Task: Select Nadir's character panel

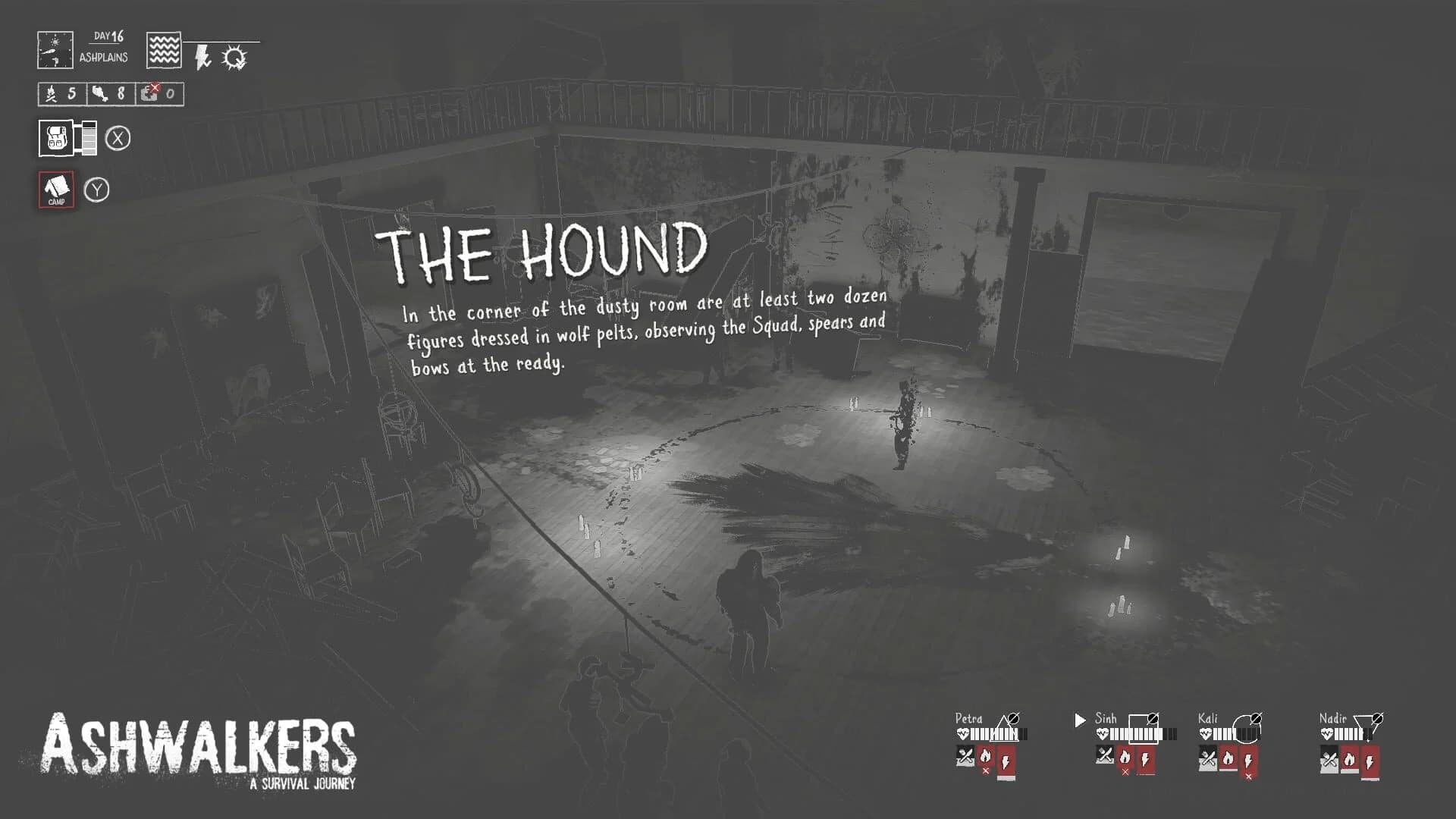Action: 1332,717
